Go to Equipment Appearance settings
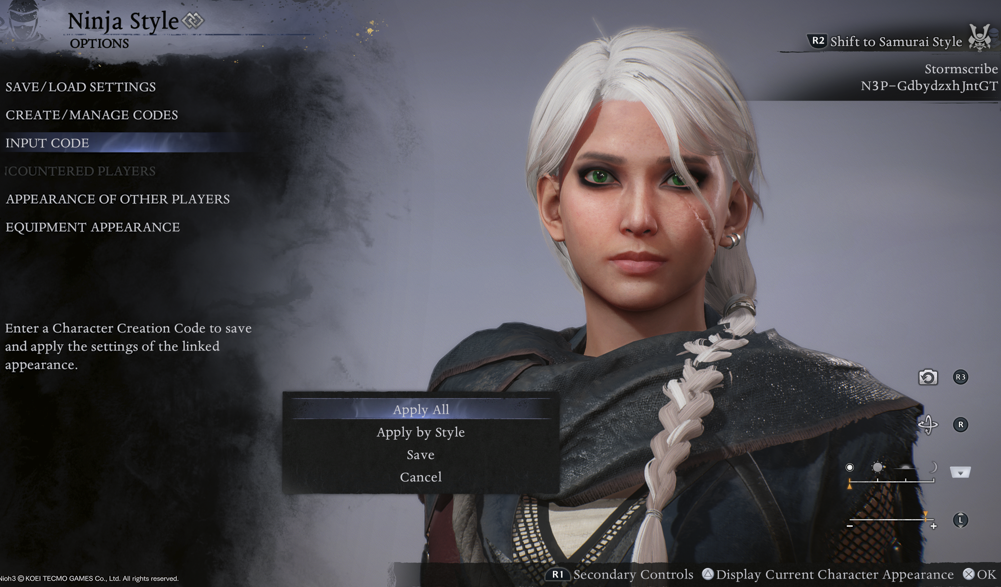This screenshot has height=587, width=1001. (93, 227)
